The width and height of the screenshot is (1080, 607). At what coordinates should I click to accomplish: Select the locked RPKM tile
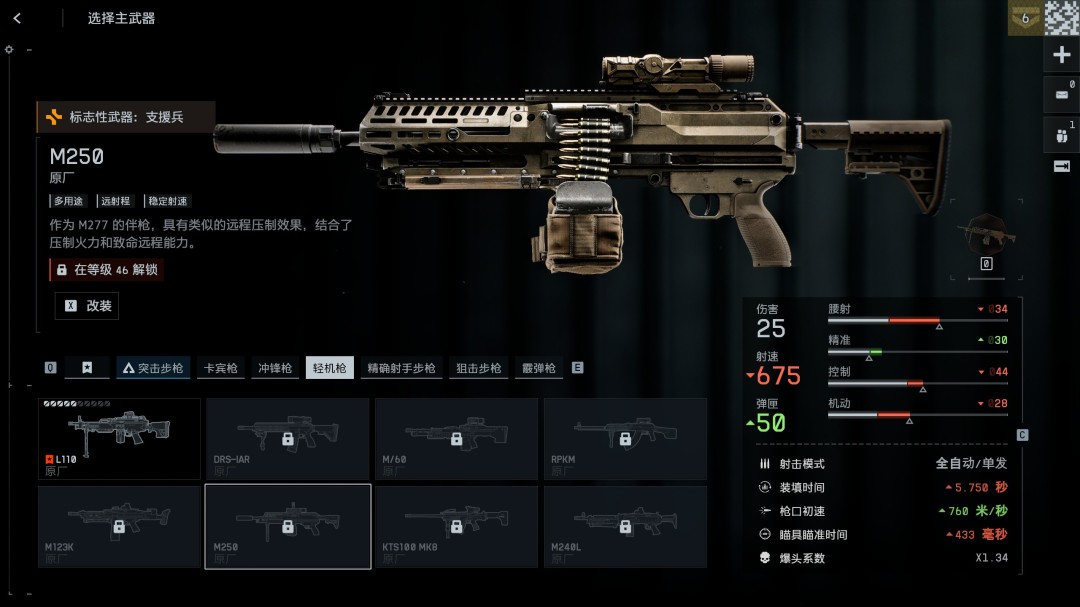[625, 439]
